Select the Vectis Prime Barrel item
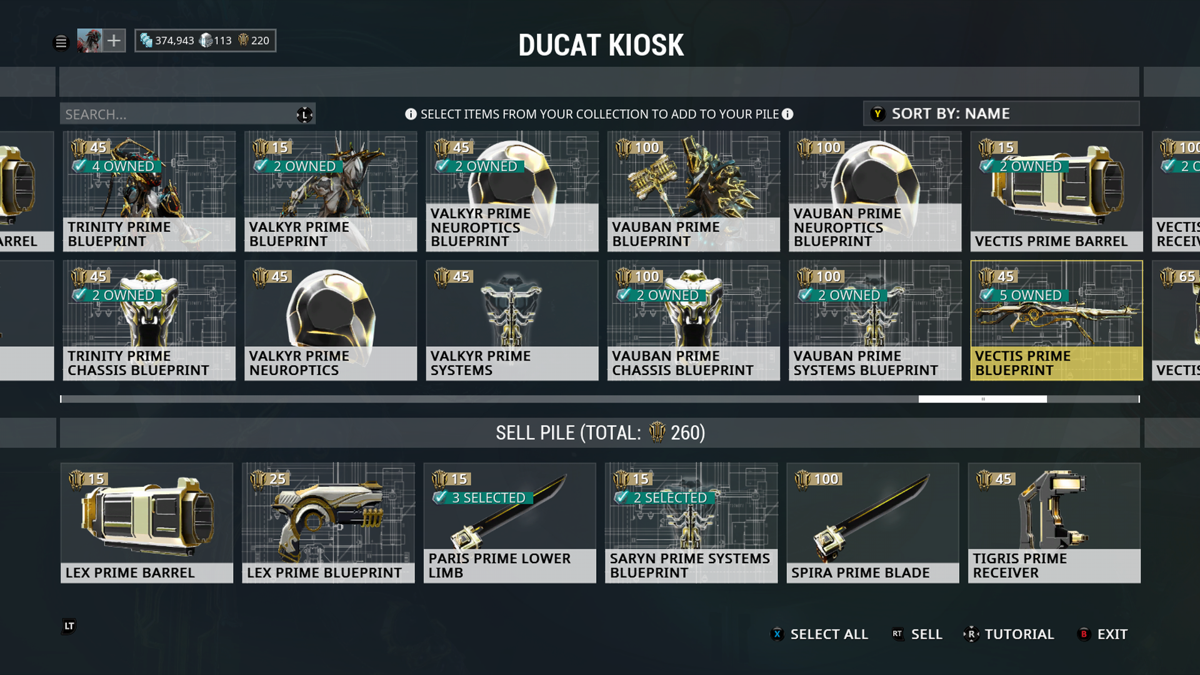The height and width of the screenshot is (675, 1200). [1056, 191]
